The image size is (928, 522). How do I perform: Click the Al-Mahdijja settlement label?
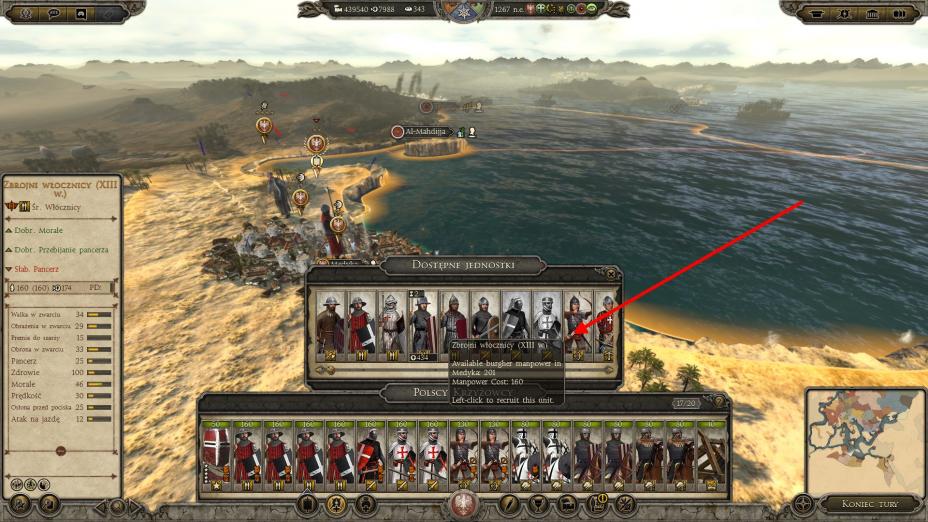tap(427, 131)
